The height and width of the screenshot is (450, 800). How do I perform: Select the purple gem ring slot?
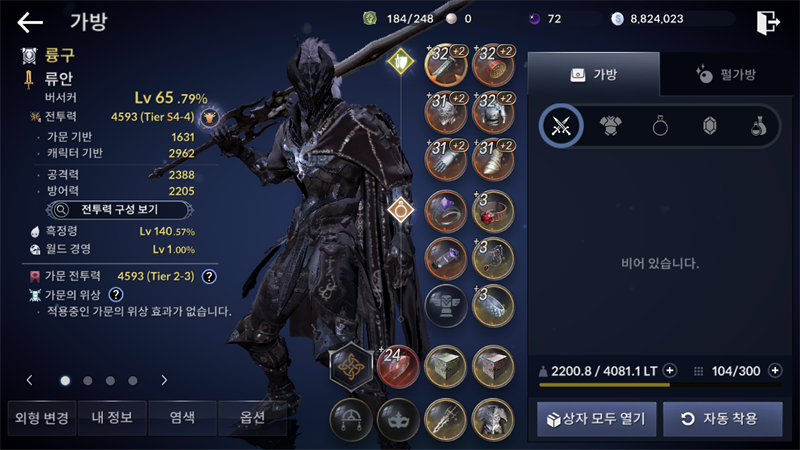[x=445, y=211]
